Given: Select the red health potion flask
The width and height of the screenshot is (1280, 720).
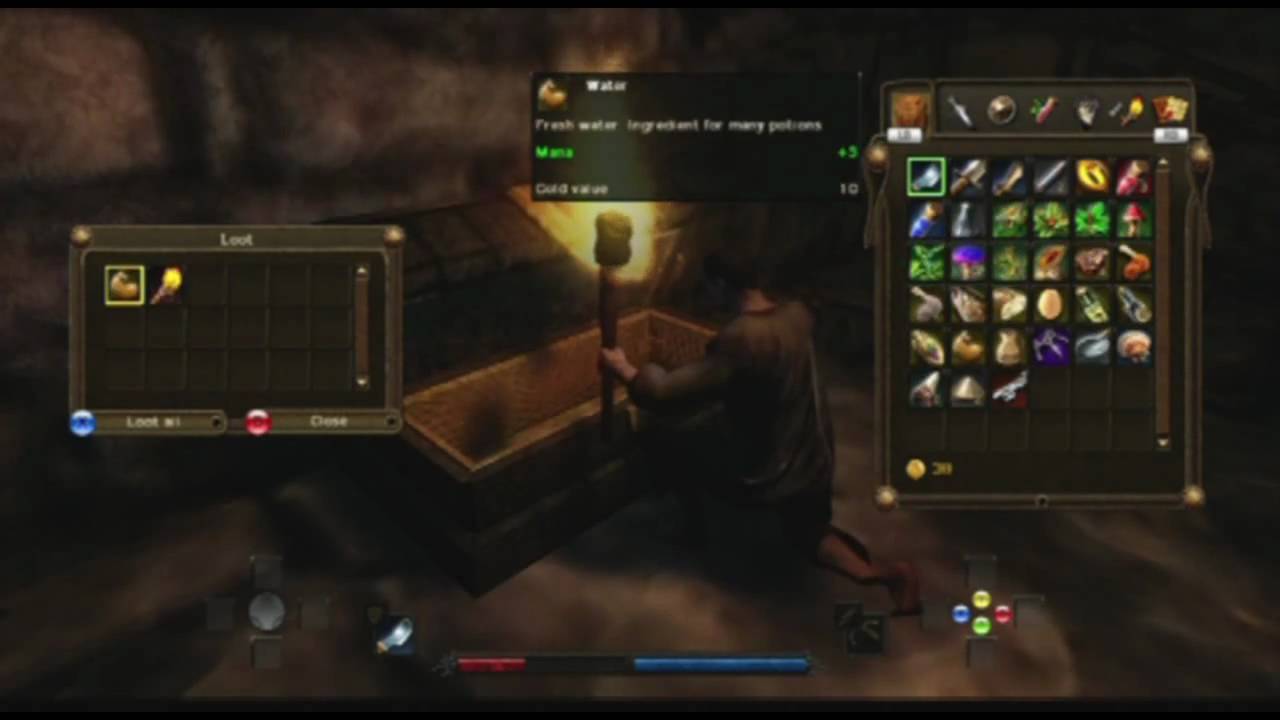Looking at the screenshot, I should [1134, 177].
